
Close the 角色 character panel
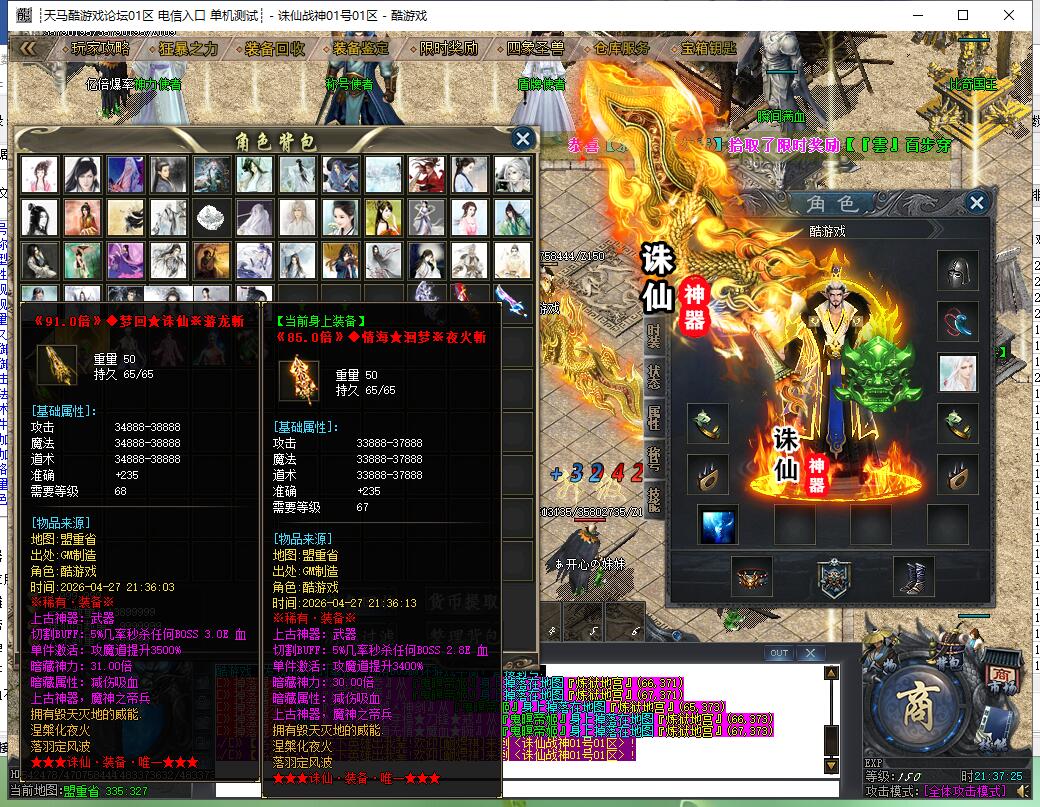pyautogui.click(x=976, y=204)
